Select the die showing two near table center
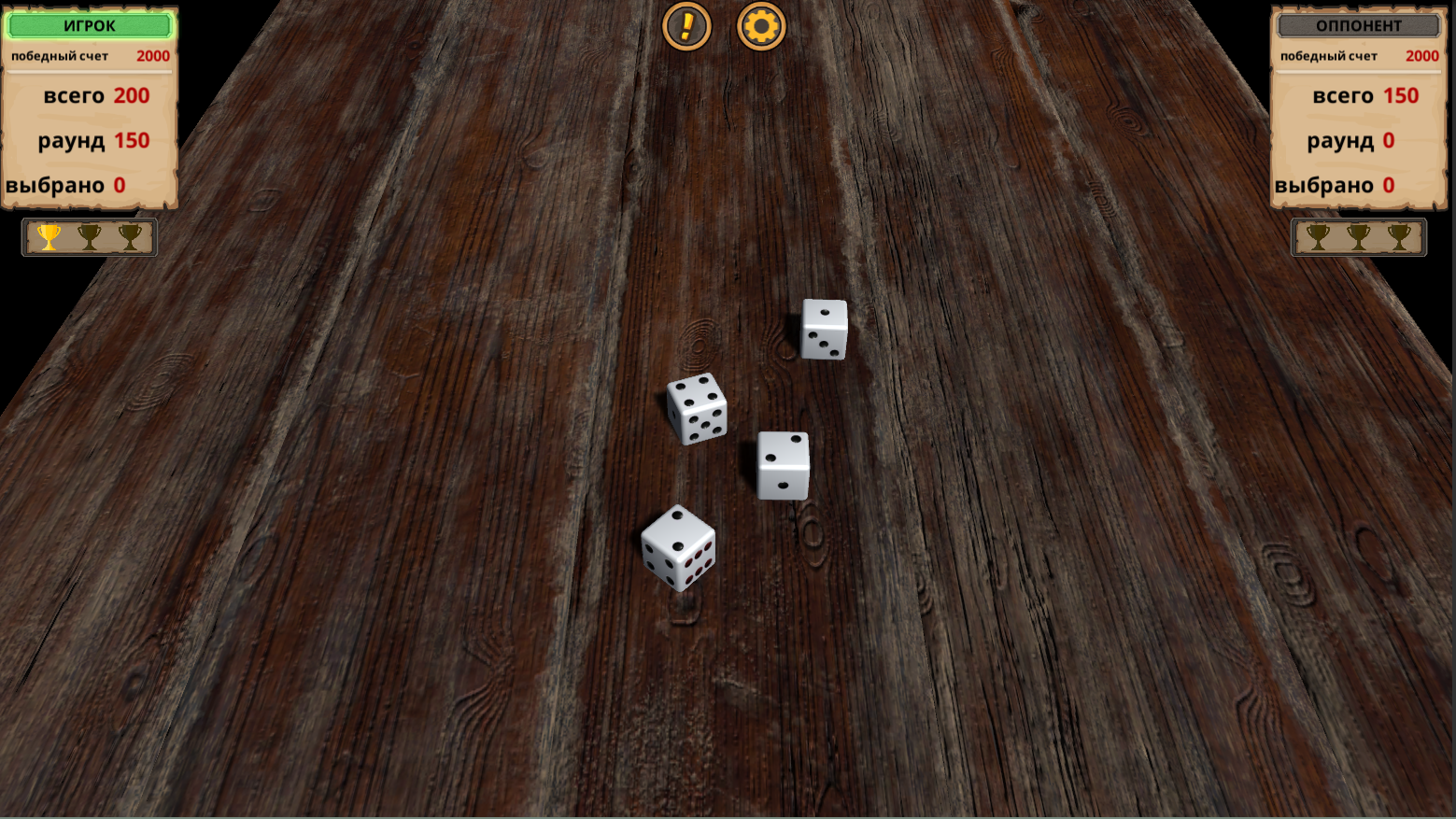This screenshot has width=1456, height=819. 783,464
